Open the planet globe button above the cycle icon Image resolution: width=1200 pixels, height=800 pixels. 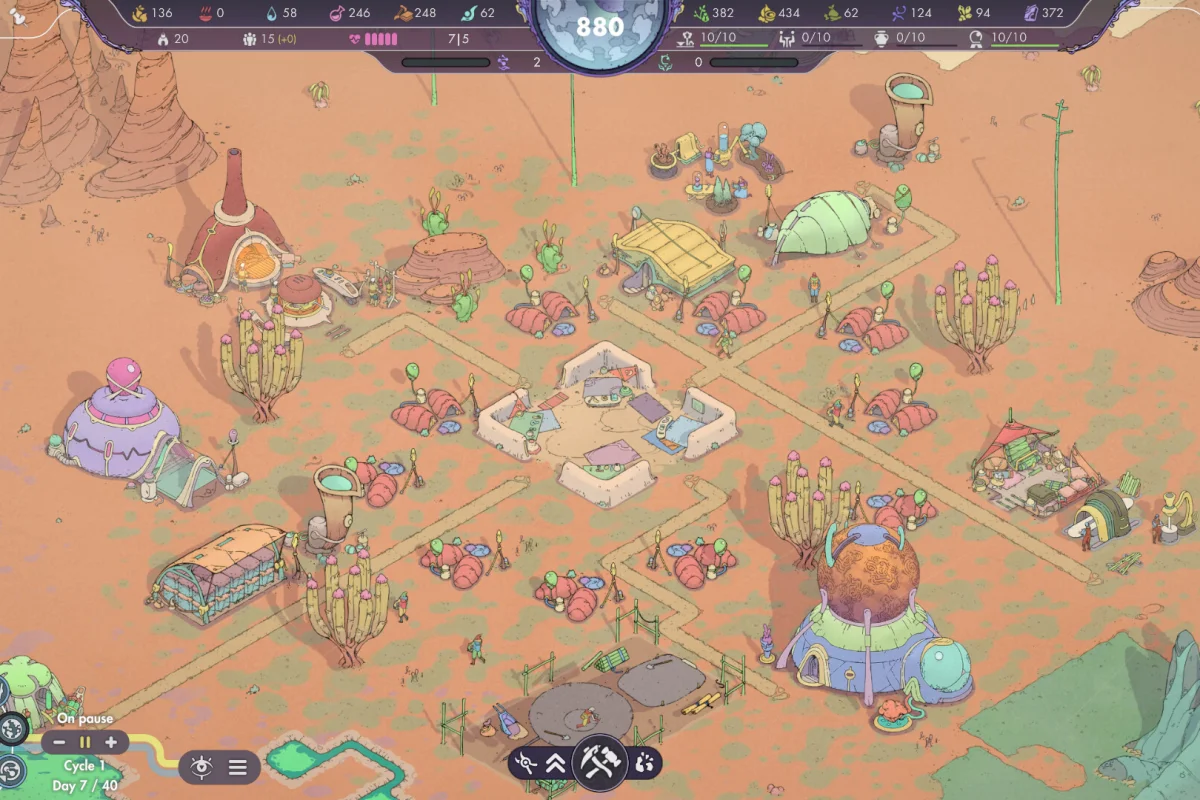pos(12,729)
